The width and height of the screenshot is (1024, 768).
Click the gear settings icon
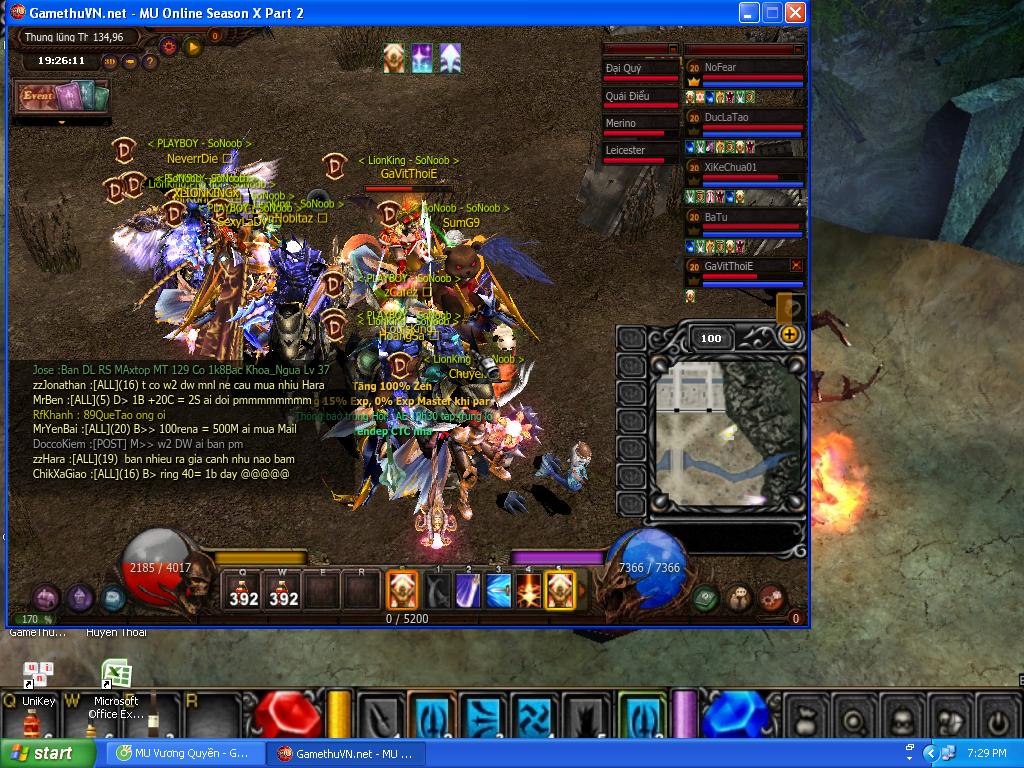click(x=167, y=46)
